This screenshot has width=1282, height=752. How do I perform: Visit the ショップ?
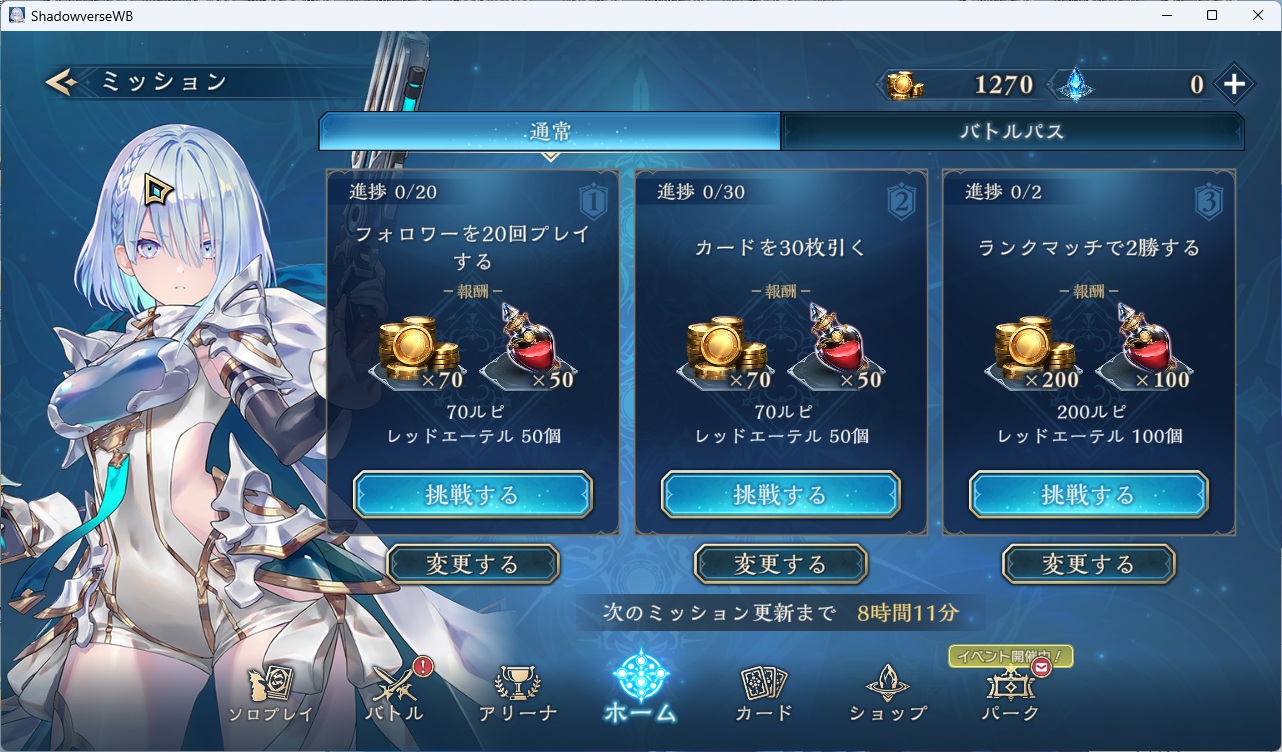(887, 694)
